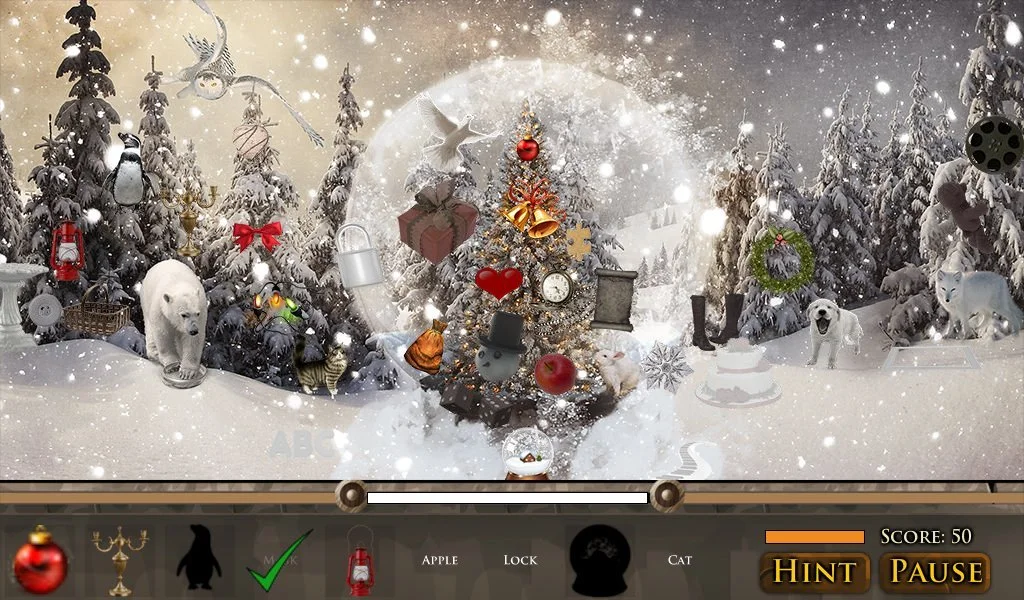1024x600 pixels.
Task: Choose the Apple entry in the item list
Action: tap(439, 560)
